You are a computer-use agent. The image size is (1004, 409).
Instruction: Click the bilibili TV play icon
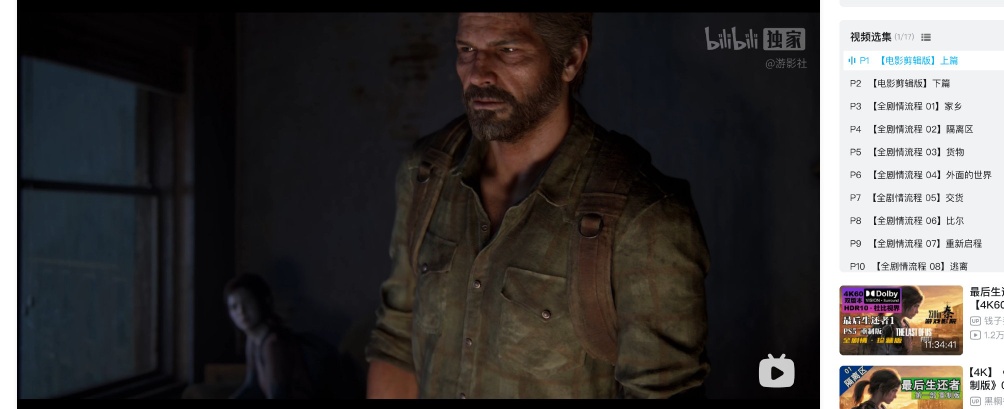point(776,371)
